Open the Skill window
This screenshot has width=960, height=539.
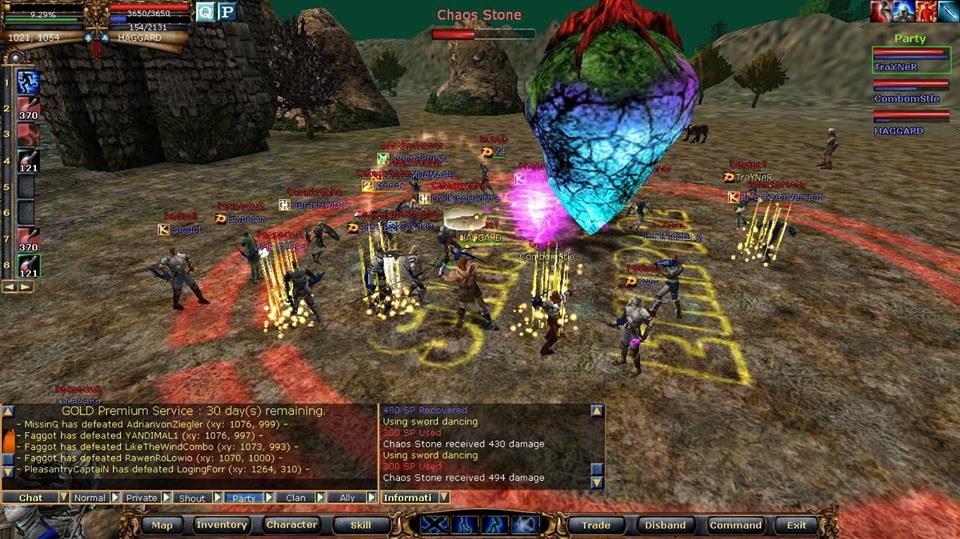pos(360,525)
